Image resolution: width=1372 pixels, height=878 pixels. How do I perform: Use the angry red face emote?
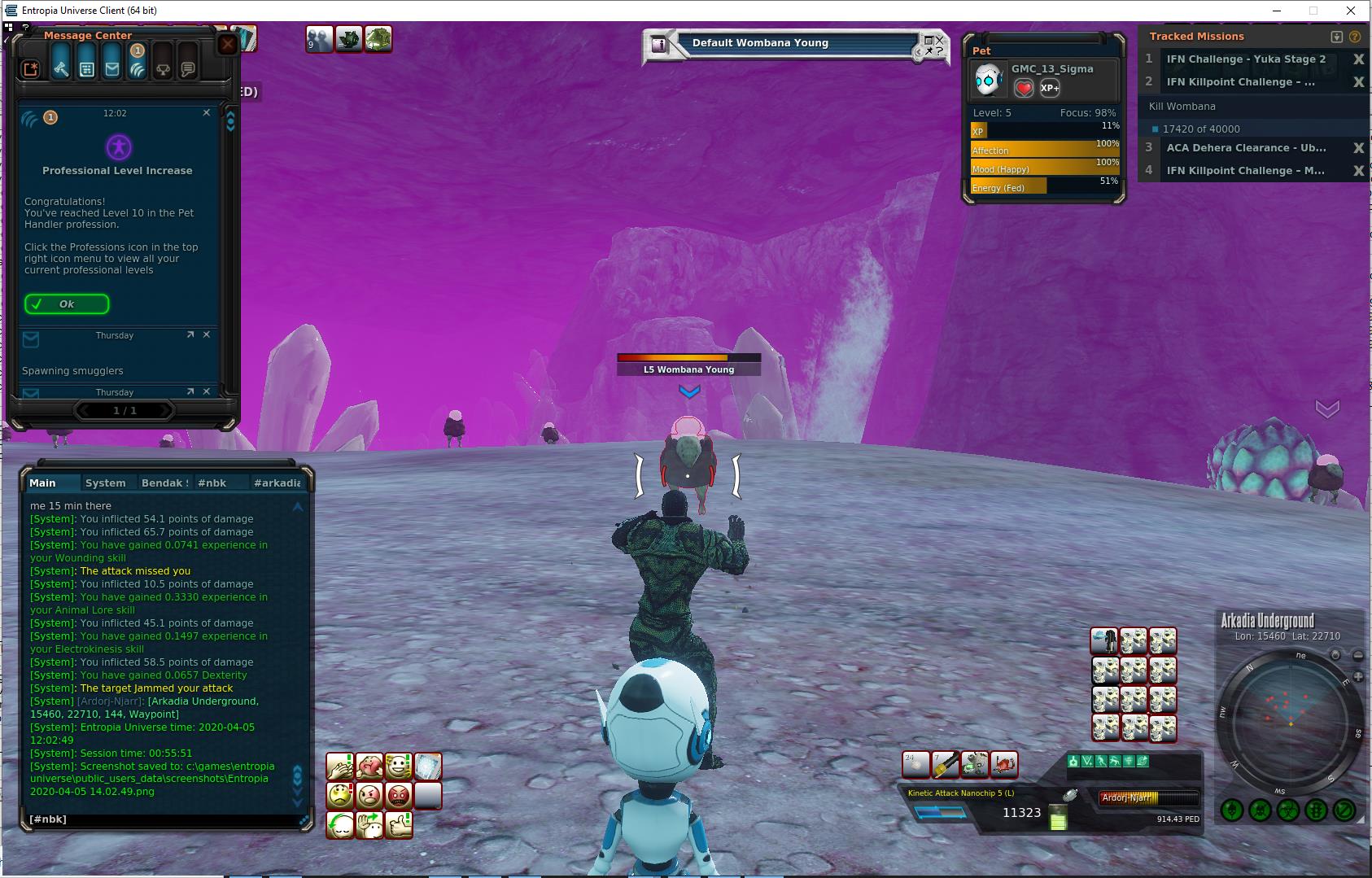pos(399,795)
